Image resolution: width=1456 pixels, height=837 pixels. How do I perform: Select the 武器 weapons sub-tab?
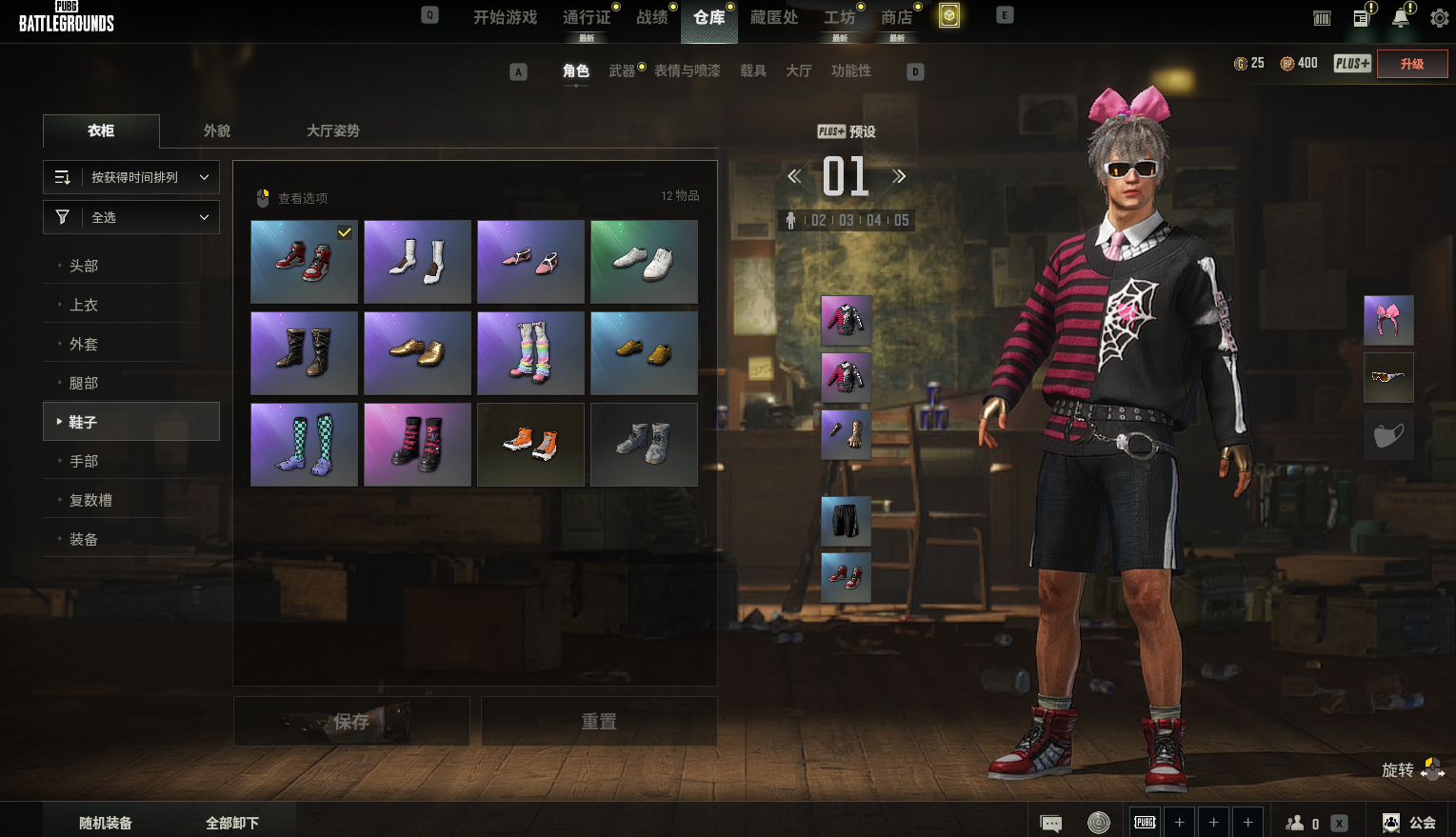tap(622, 70)
